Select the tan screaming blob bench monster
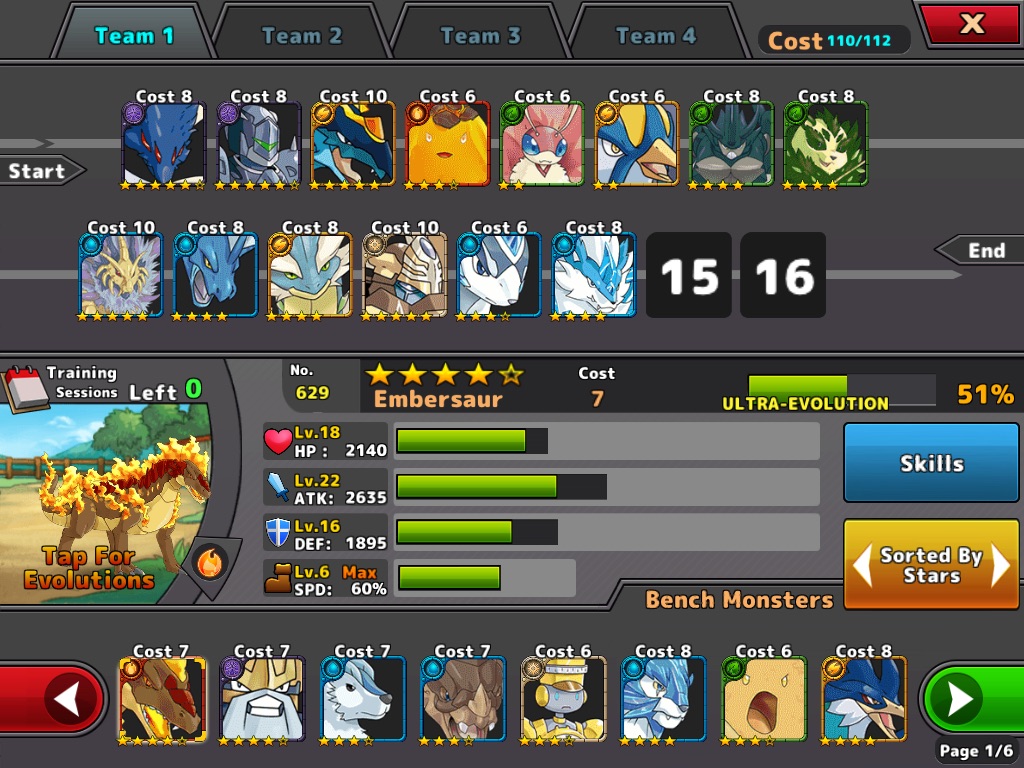The image size is (1024, 768). coord(763,699)
